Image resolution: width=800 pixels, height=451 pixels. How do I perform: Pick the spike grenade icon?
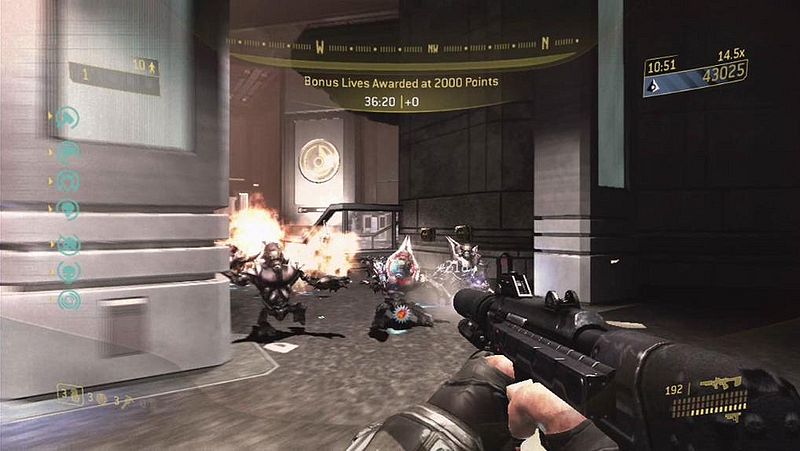[127, 401]
